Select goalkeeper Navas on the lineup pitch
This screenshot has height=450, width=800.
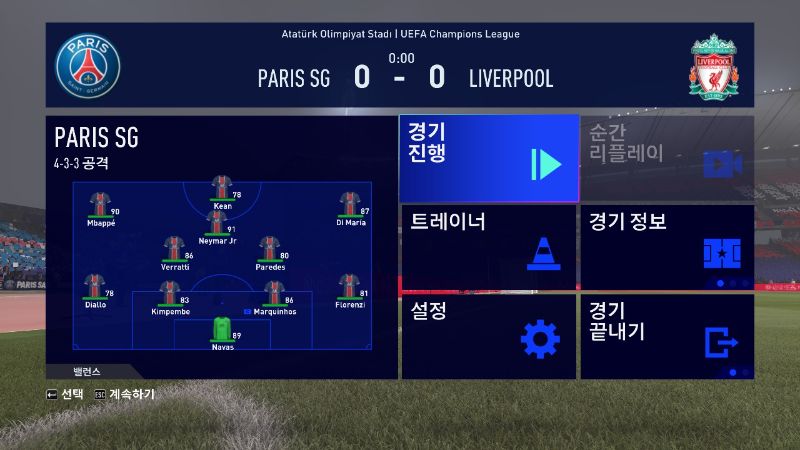tap(222, 330)
